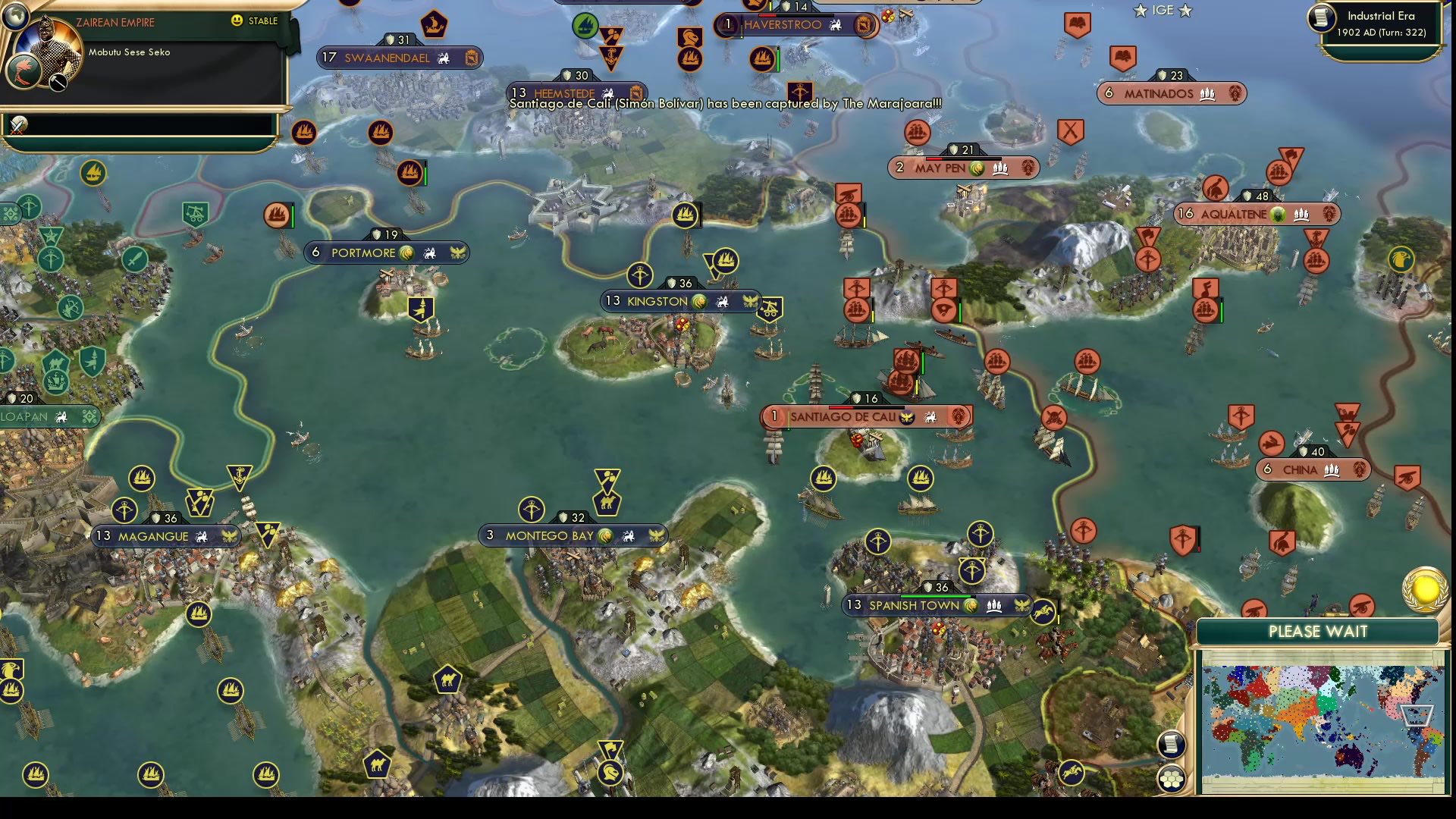Click the Santiago de Cali capture message
This screenshot has width=1456, height=819.
[x=724, y=106]
